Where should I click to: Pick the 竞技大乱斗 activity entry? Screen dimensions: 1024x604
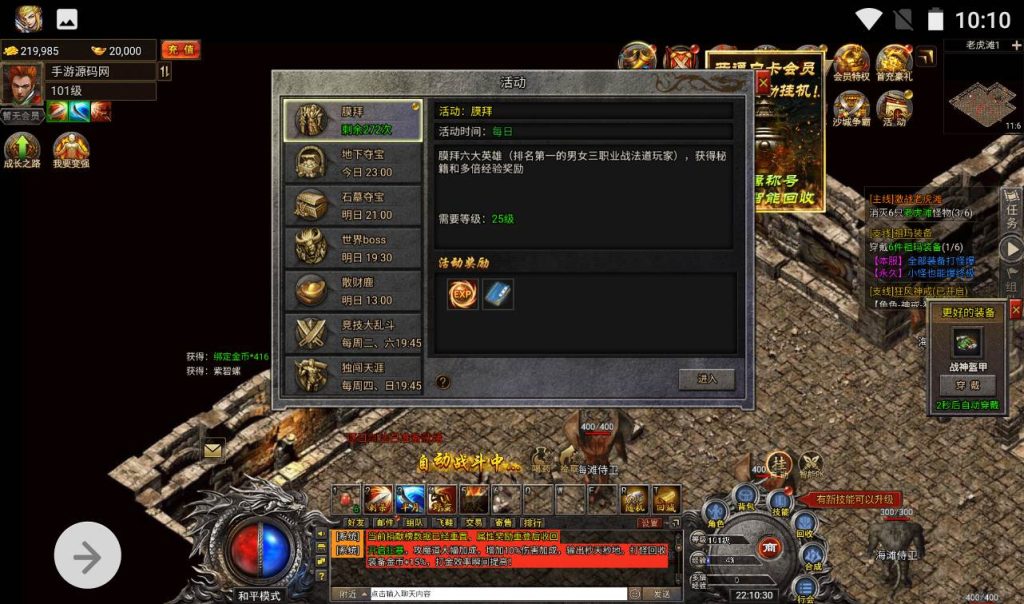(x=353, y=334)
